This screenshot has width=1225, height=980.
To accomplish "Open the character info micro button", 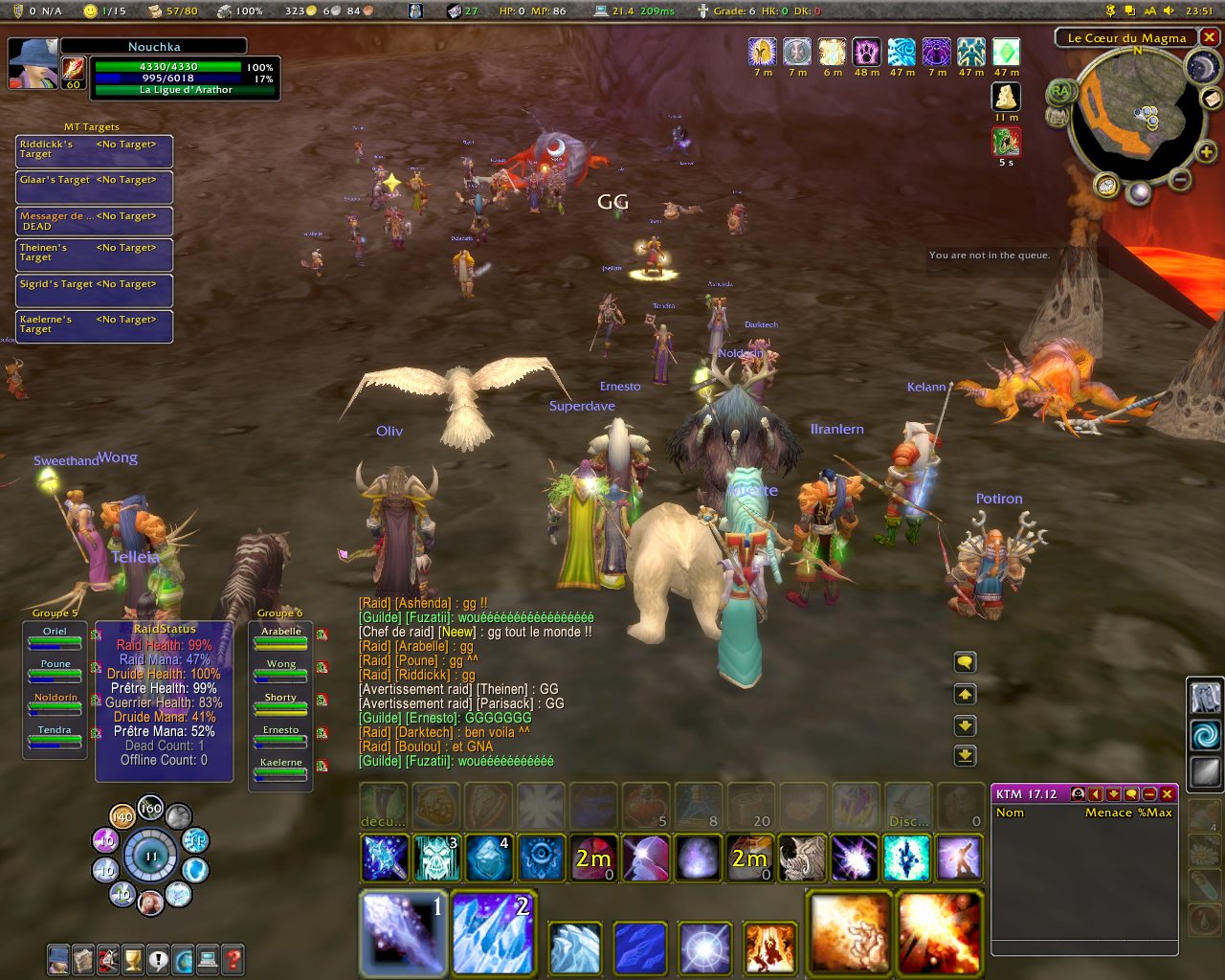I will [58, 959].
